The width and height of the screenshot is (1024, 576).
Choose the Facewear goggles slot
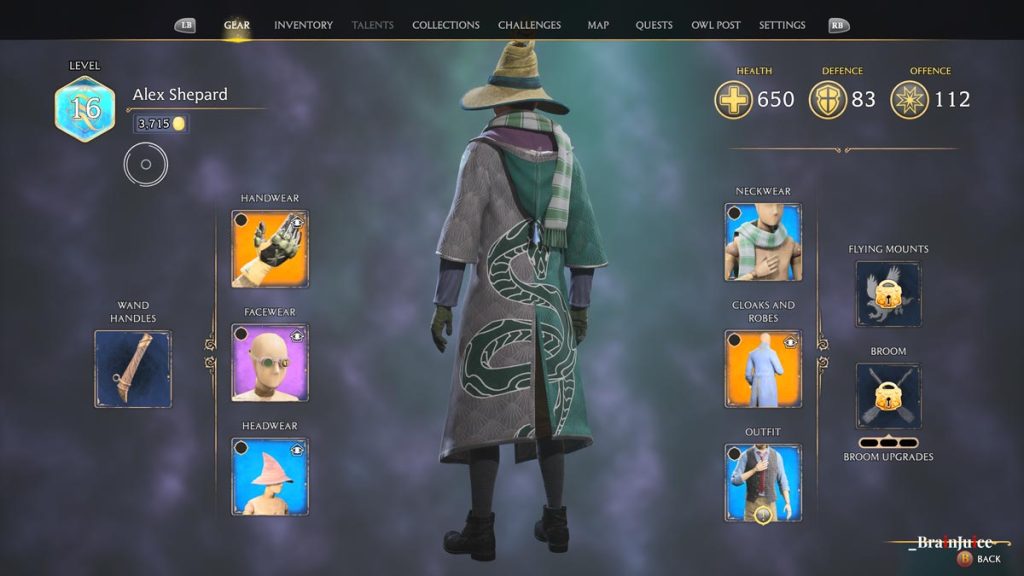click(270, 363)
